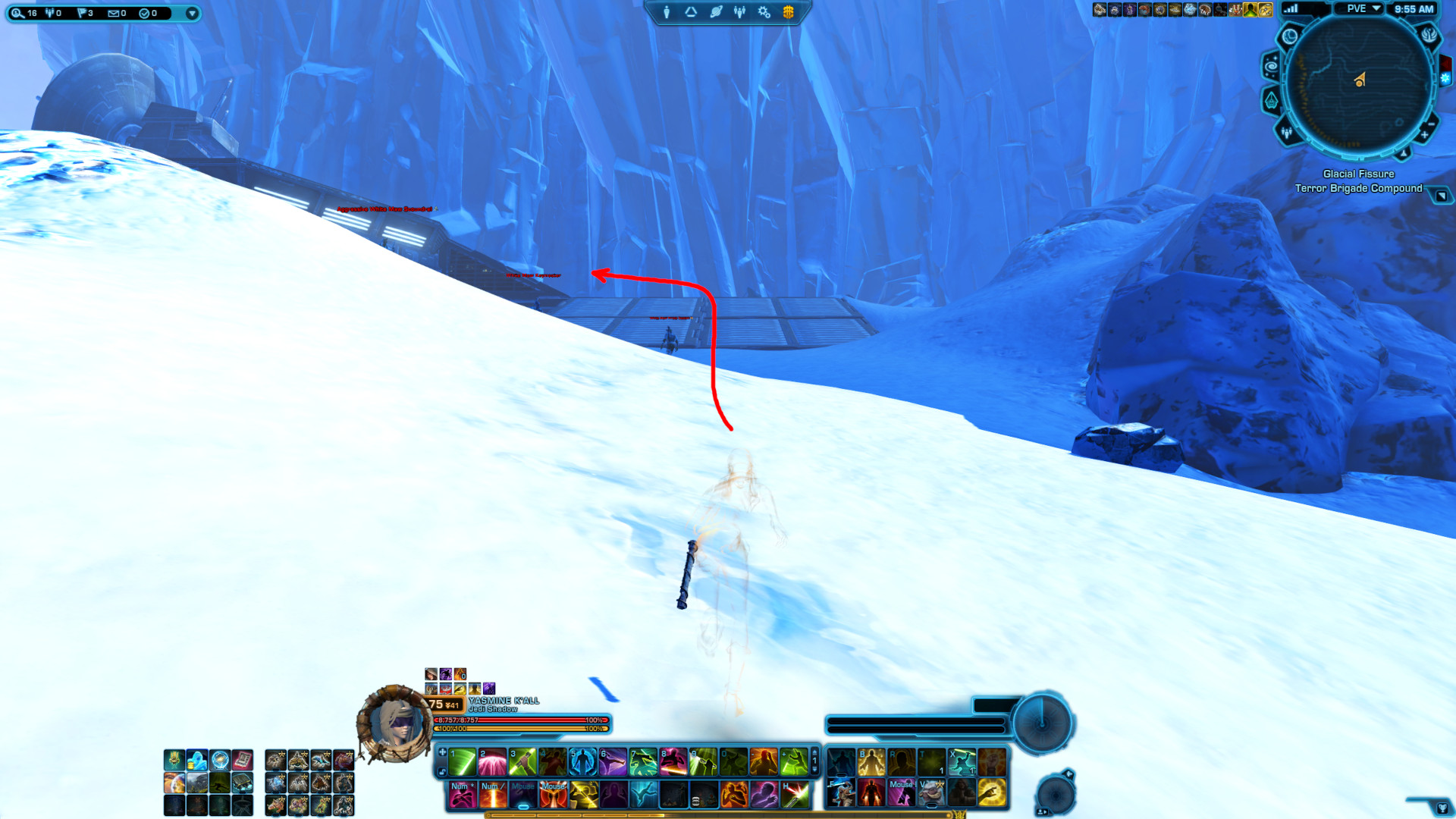Open Preferences via the gear icon
Image resolution: width=1456 pixels, height=819 pixels.
(x=763, y=11)
